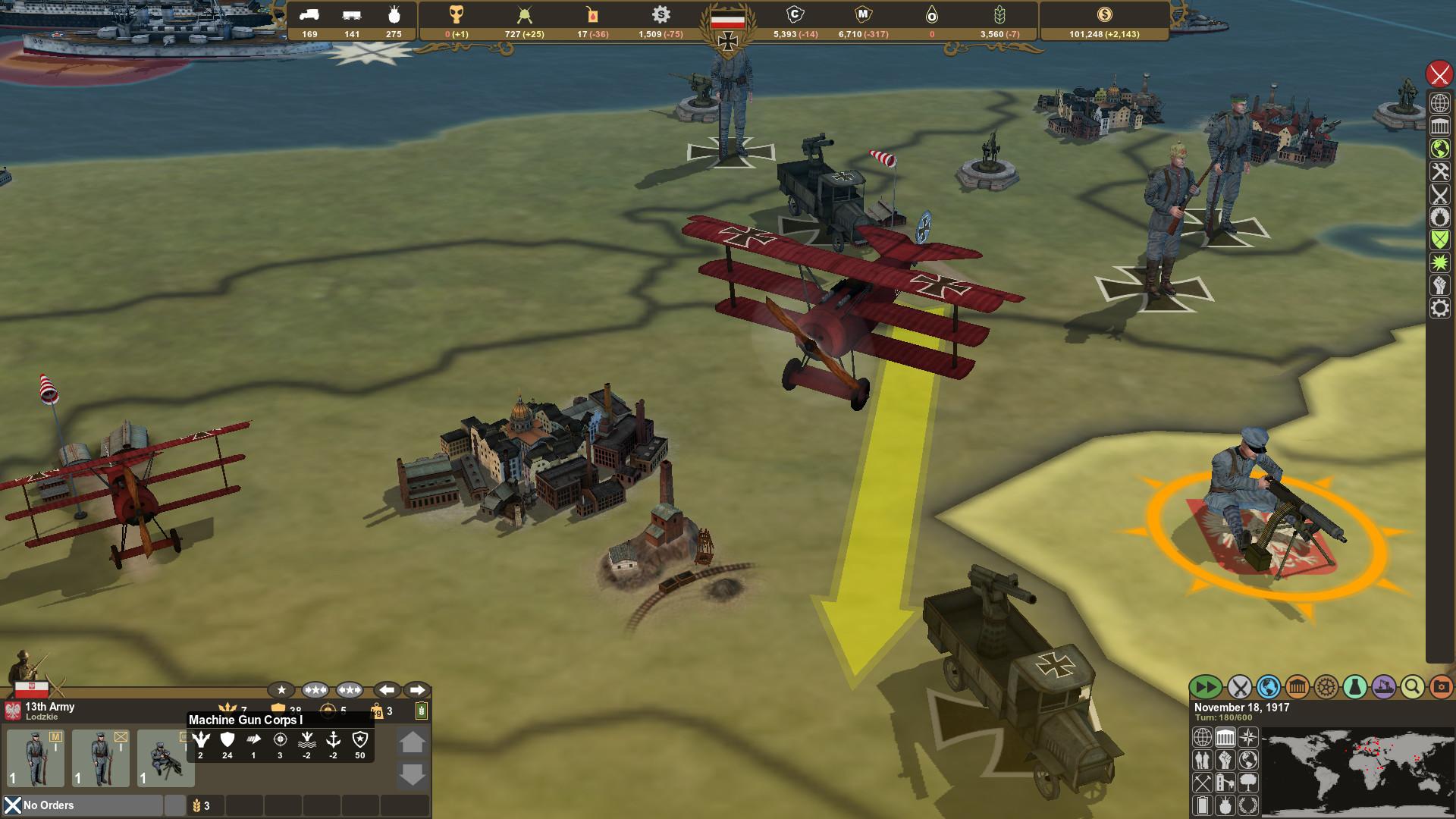Select the compass rose view beside the minimap
The image size is (1456, 819).
point(1248,737)
